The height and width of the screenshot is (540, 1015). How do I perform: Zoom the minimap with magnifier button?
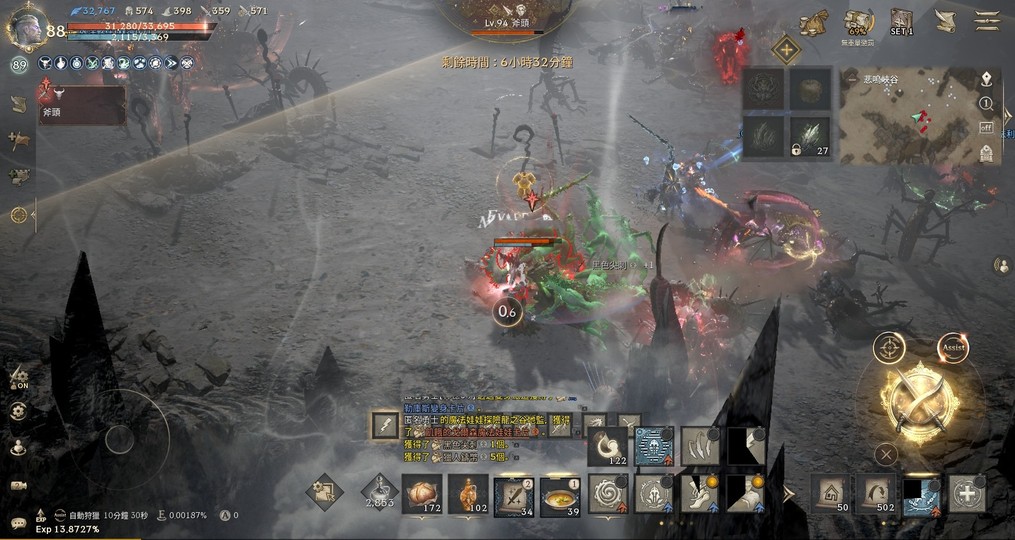(x=986, y=103)
